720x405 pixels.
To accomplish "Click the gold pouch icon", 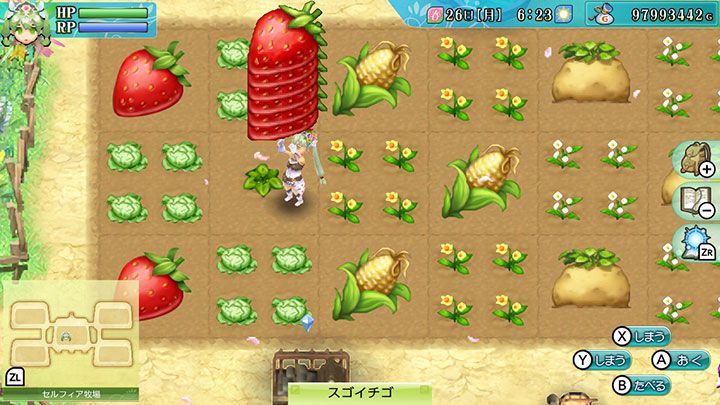I will click(x=601, y=15).
